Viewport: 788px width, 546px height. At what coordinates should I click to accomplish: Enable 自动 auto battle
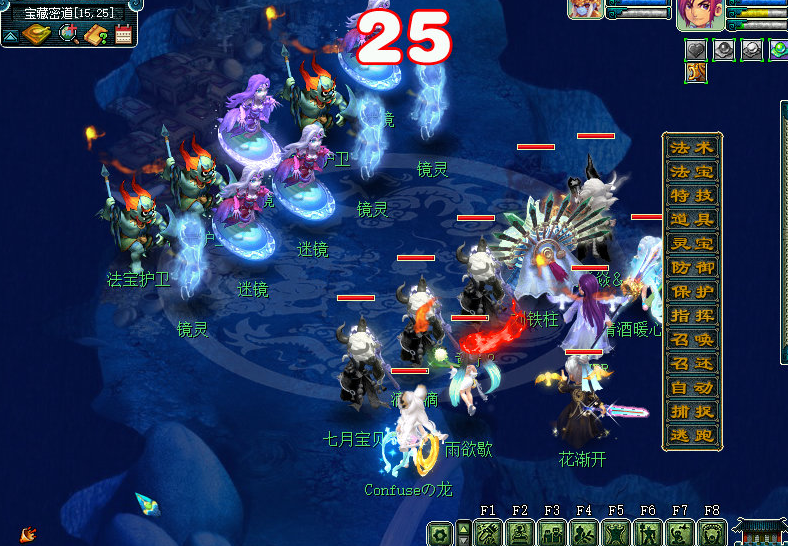click(x=692, y=388)
